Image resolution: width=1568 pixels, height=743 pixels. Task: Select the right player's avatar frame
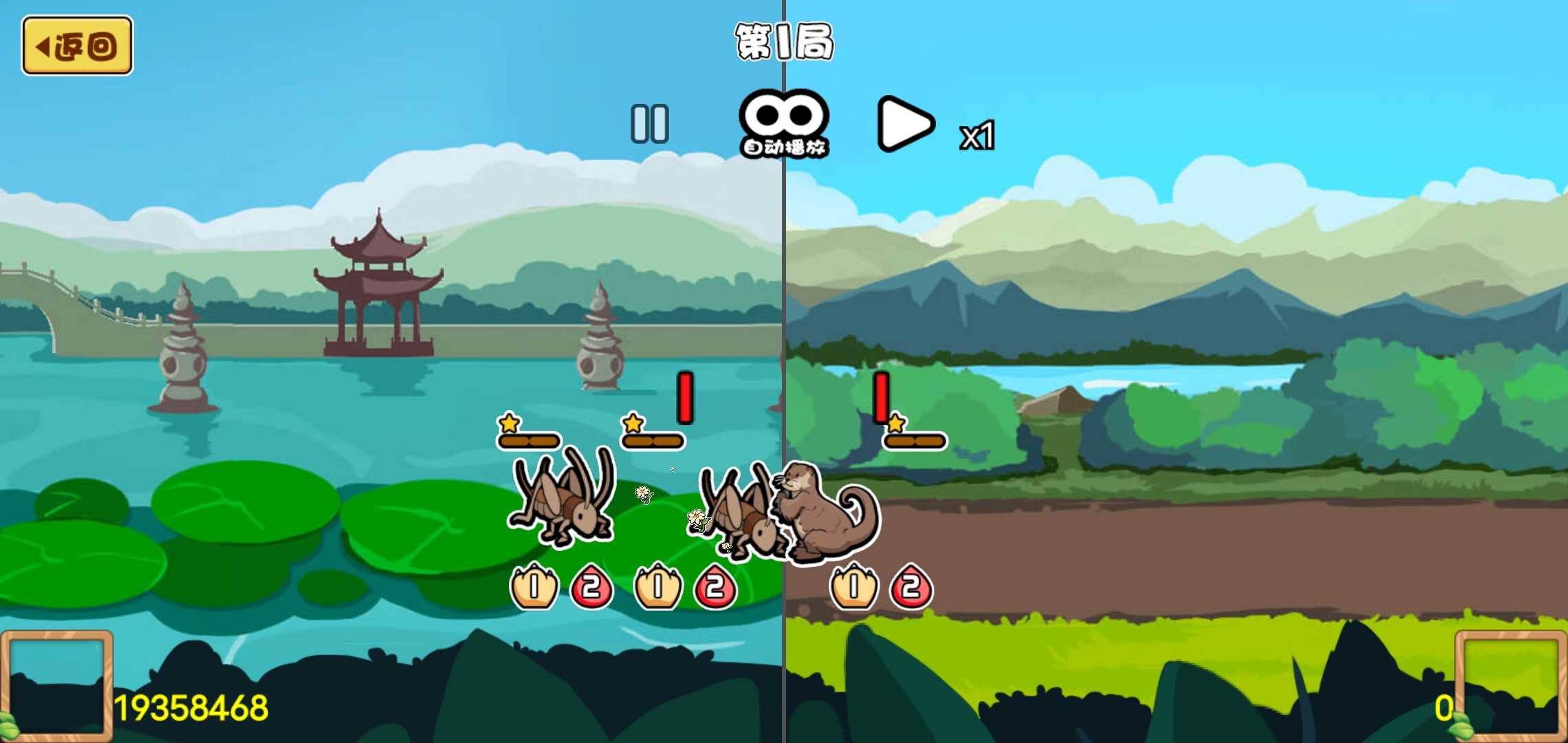coord(1510,685)
